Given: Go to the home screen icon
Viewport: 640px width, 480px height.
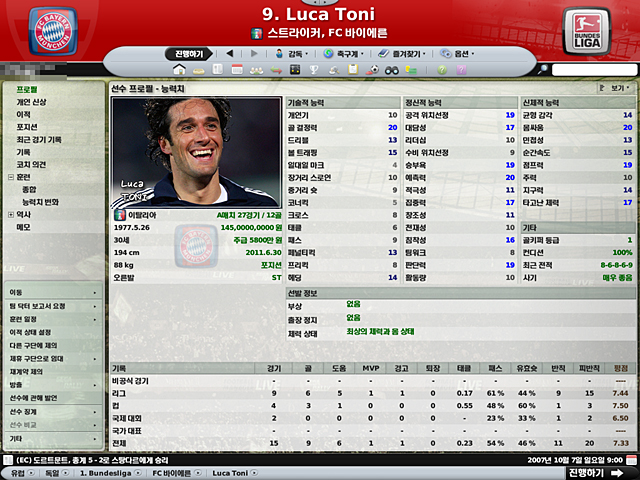Looking at the screenshot, I should pos(180,70).
